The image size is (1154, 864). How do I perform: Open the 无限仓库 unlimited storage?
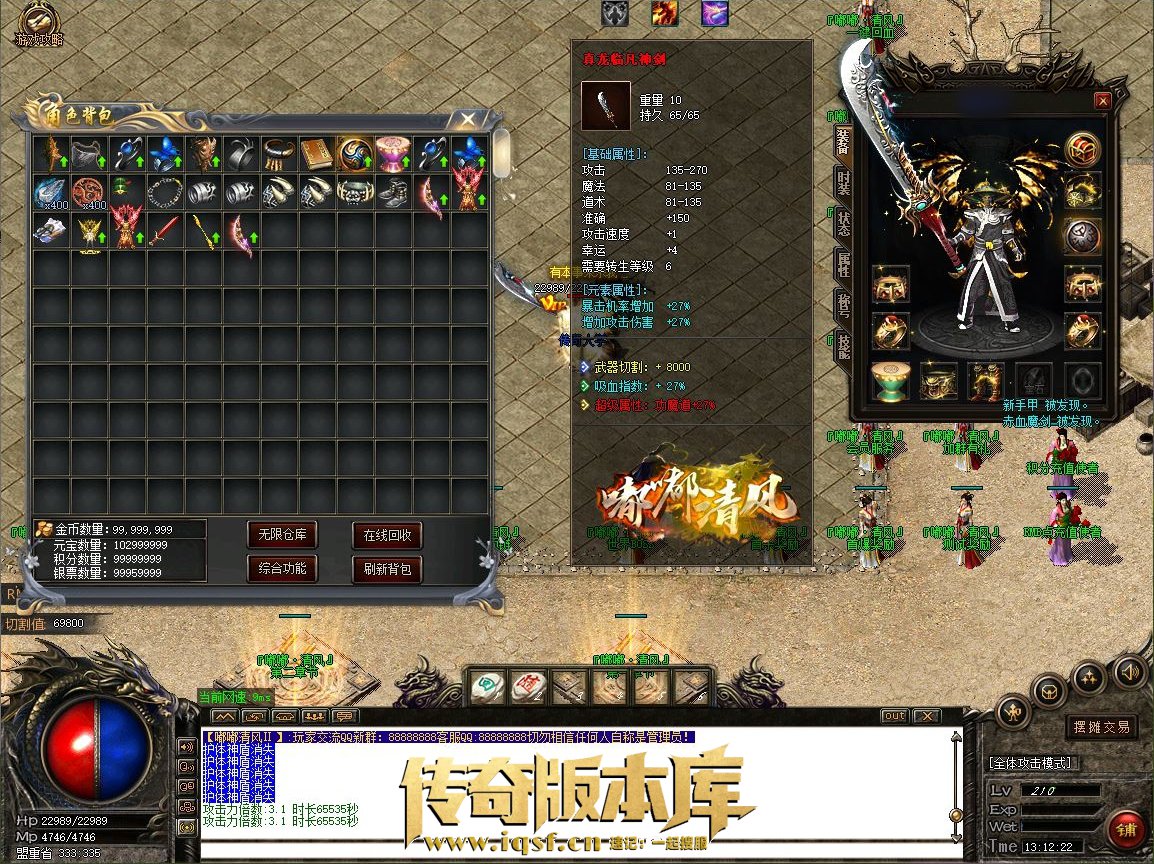pyautogui.click(x=283, y=535)
